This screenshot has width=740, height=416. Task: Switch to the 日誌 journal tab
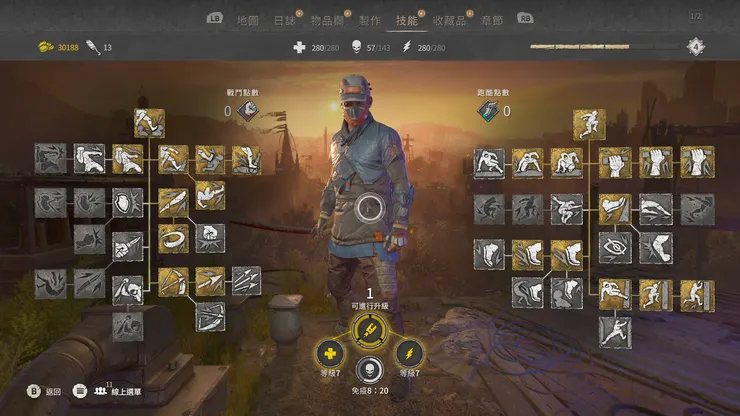(285, 20)
